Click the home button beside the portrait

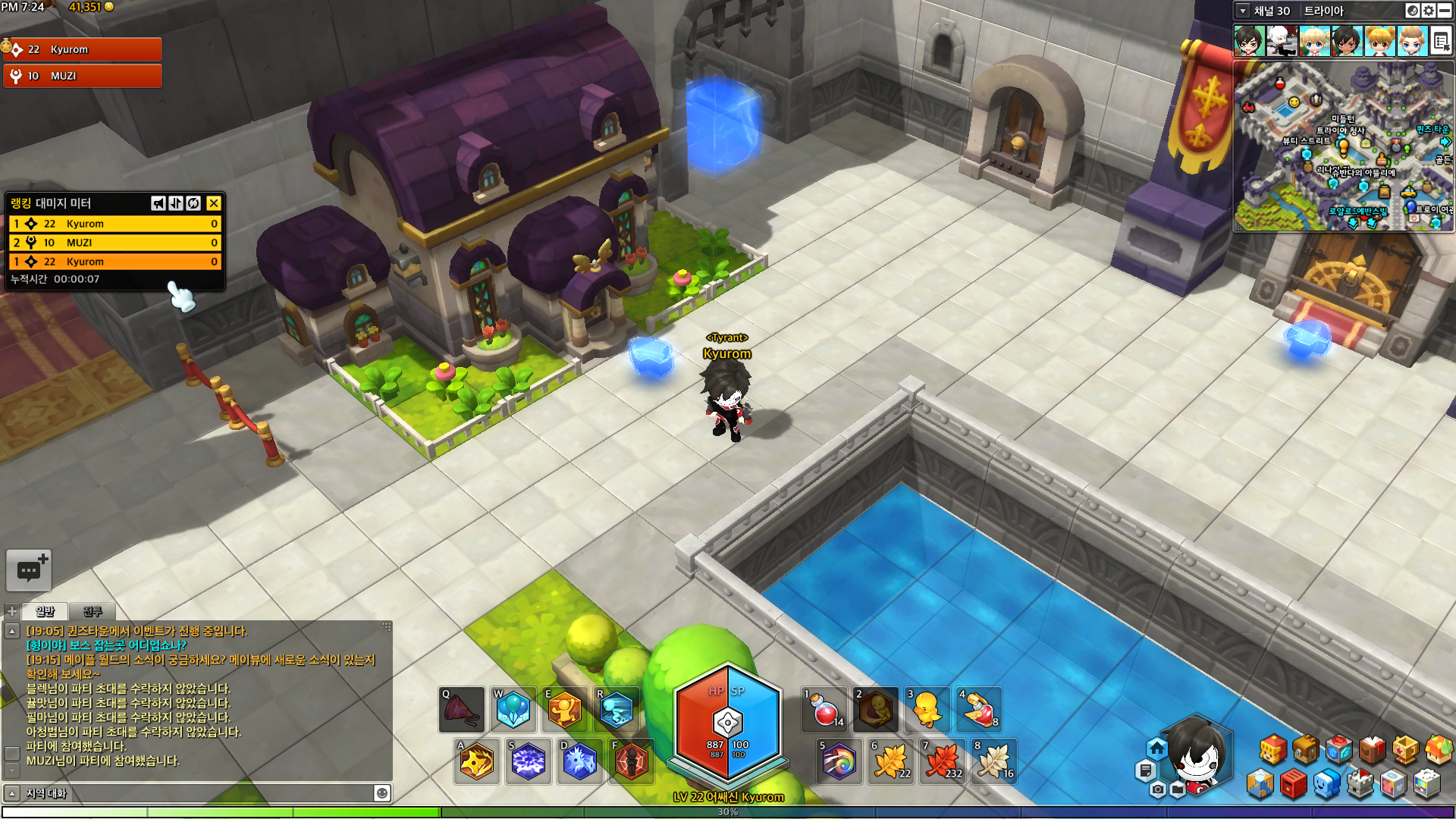coord(1156,748)
